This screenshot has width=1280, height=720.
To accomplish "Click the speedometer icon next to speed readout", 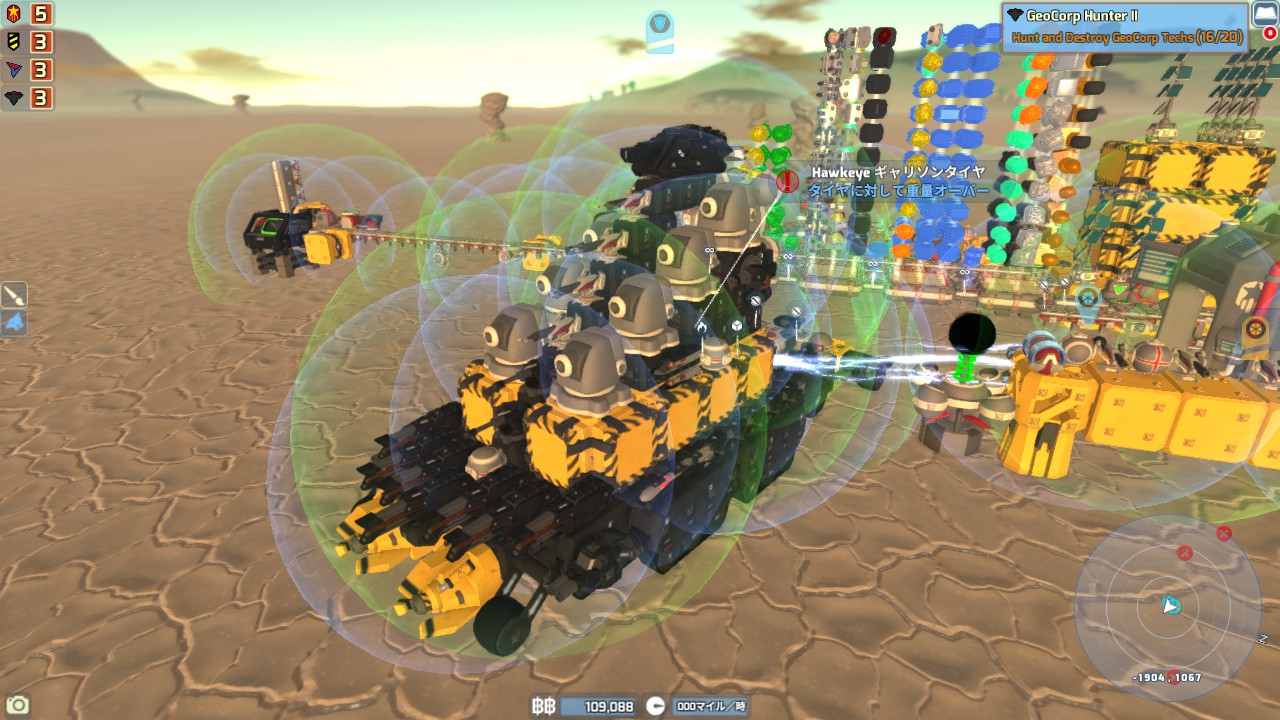I will pyautogui.click(x=656, y=705).
